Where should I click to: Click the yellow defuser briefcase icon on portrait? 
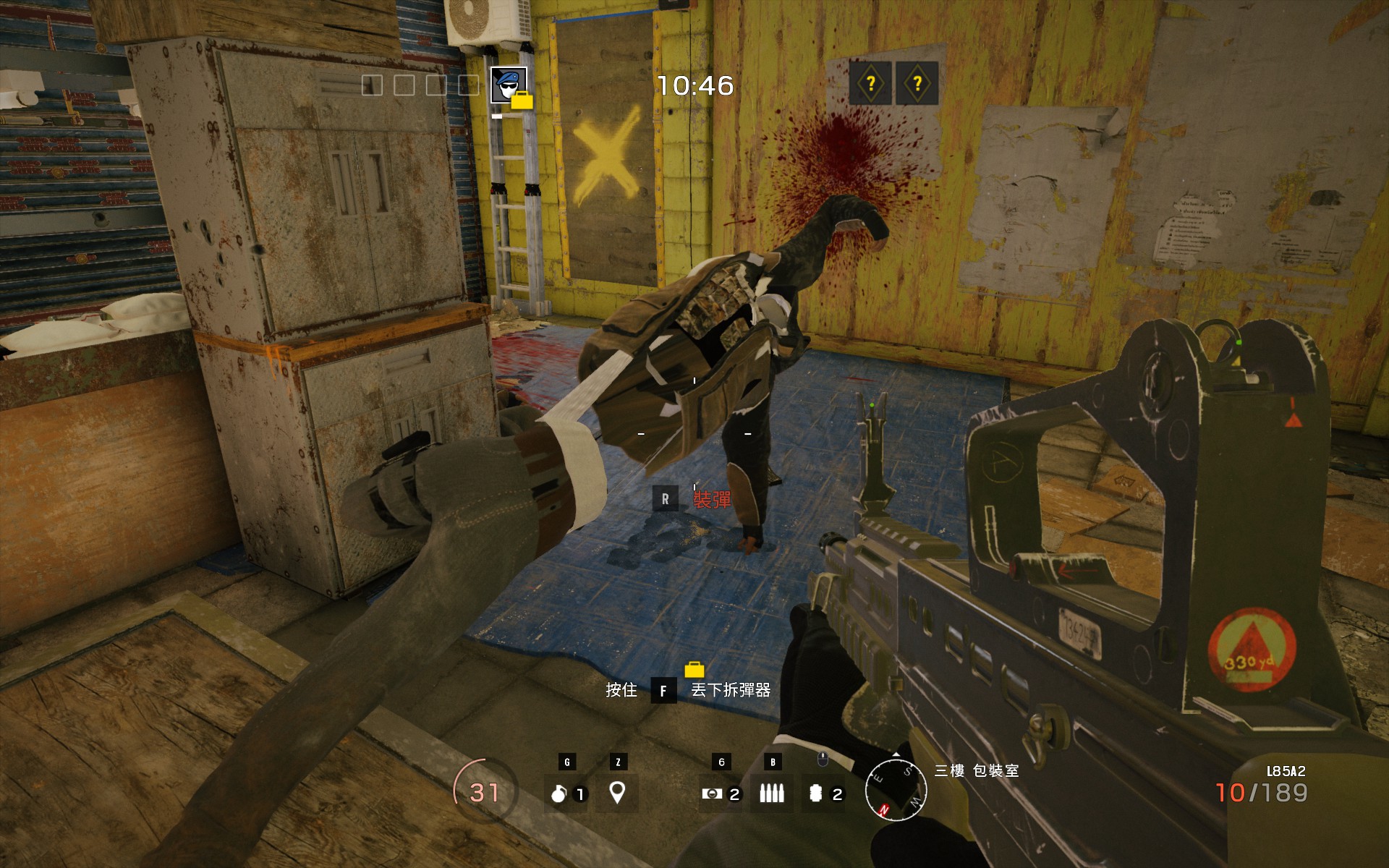click(522, 102)
